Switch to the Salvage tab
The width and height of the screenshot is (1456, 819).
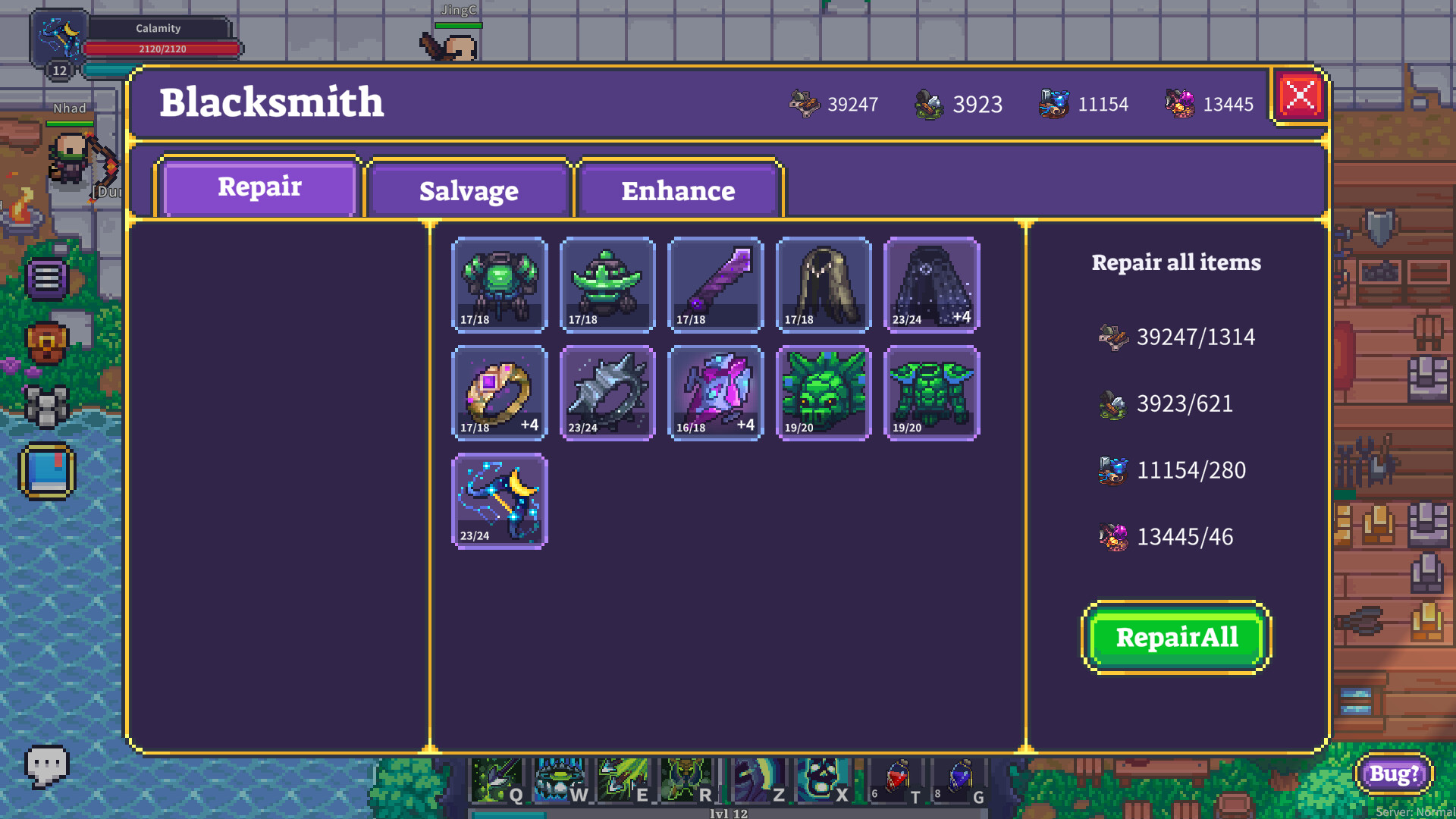click(x=468, y=191)
